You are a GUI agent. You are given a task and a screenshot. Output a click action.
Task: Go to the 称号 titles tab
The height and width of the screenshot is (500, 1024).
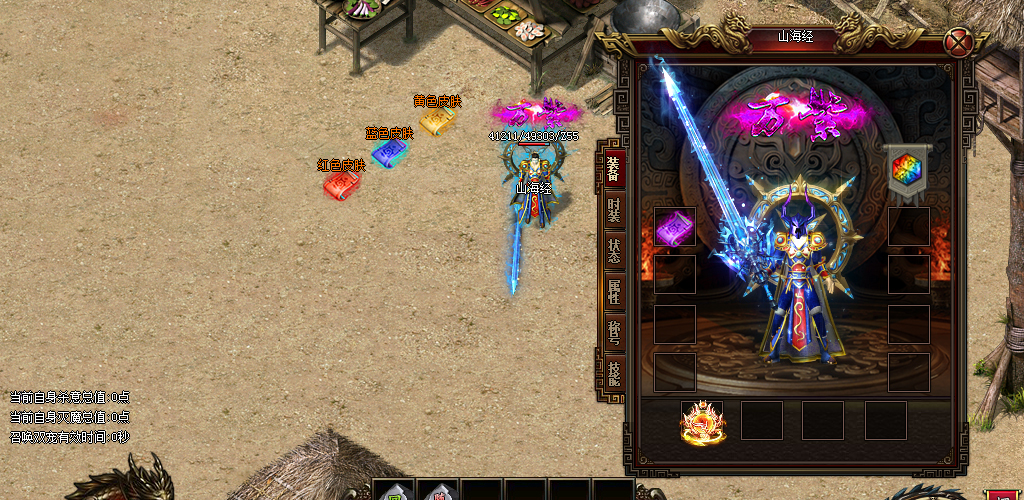coord(613,333)
